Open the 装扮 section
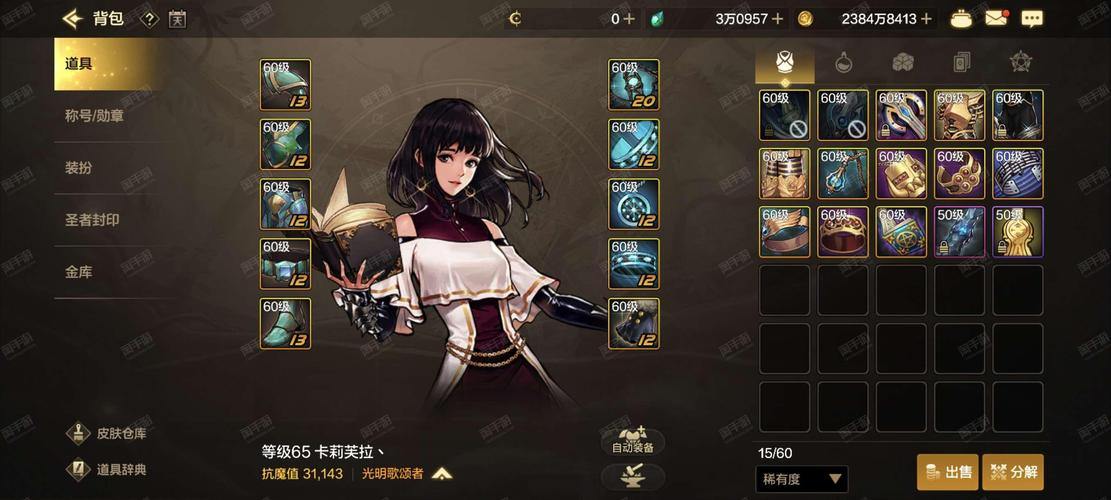The image size is (1111, 500). [x=79, y=168]
